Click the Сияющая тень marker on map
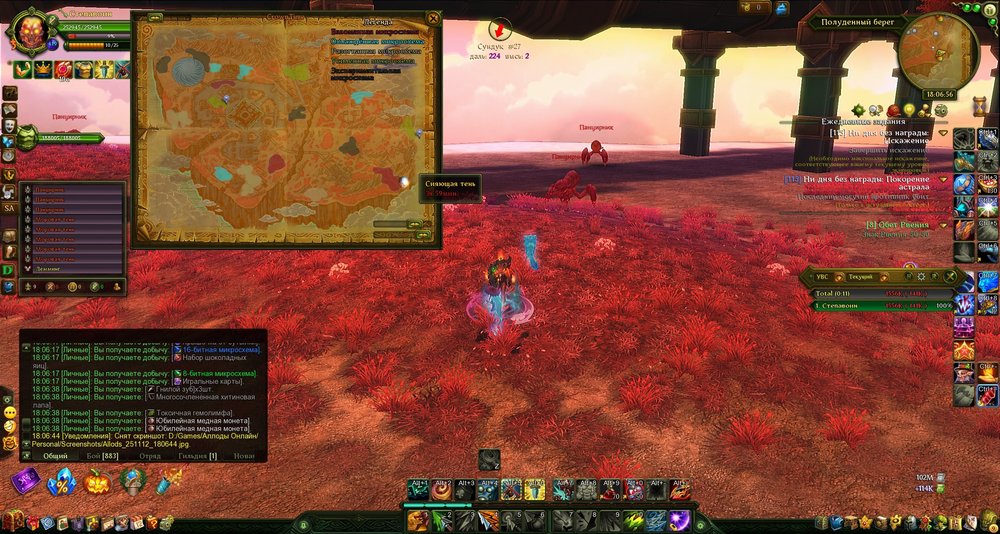Screen dimensions: 1000x534 (405, 182)
